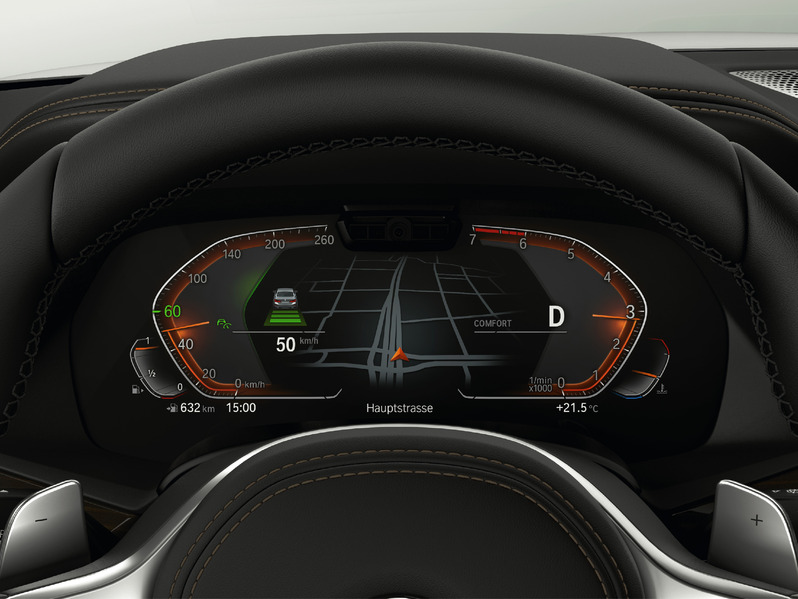Screen dimensions: 798x599
Task: Click the Hauptstrasse street name label
Action: [400, 409]
